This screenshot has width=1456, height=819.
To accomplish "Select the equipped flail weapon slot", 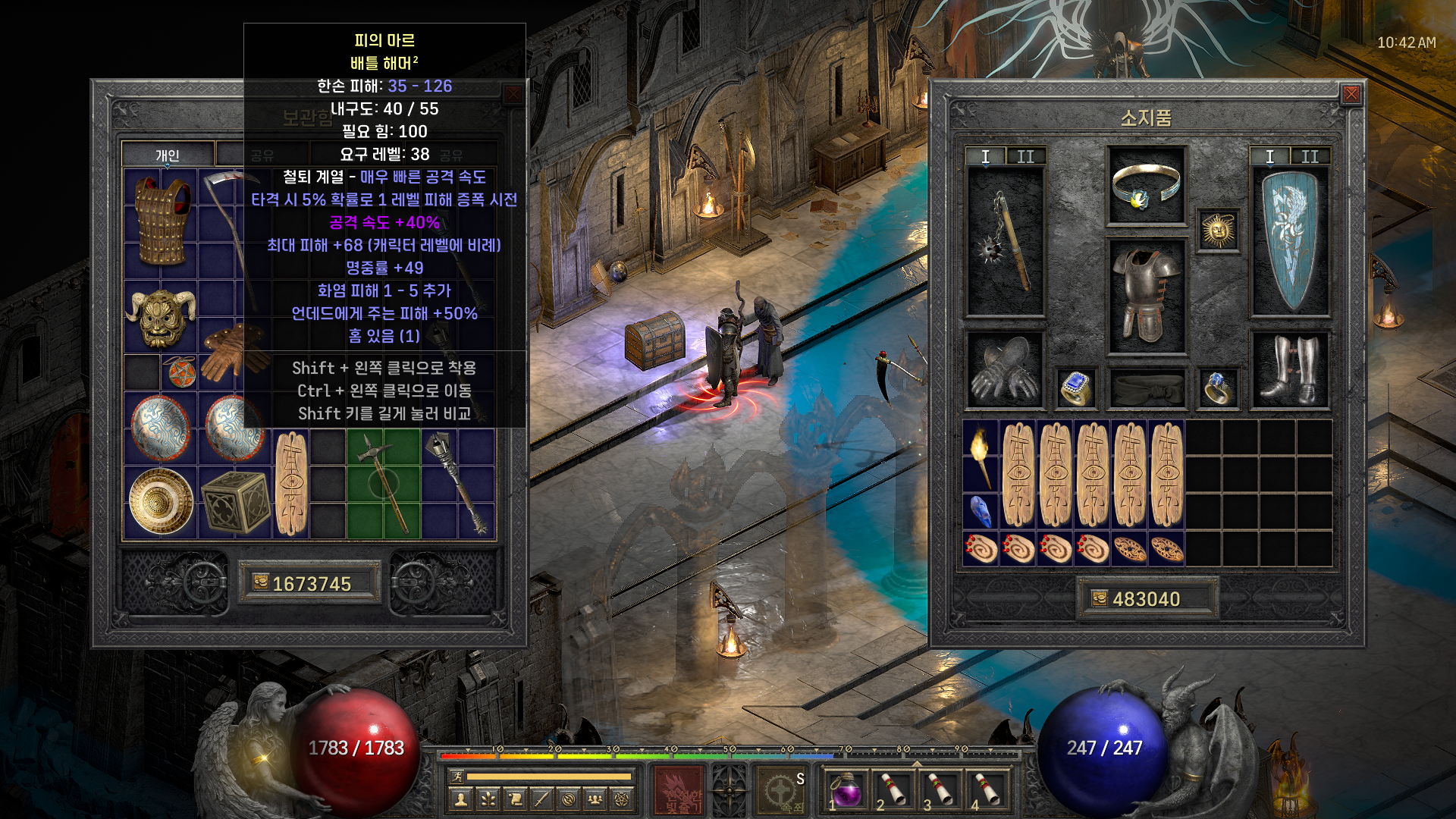I will click(x=1005, y=241).
